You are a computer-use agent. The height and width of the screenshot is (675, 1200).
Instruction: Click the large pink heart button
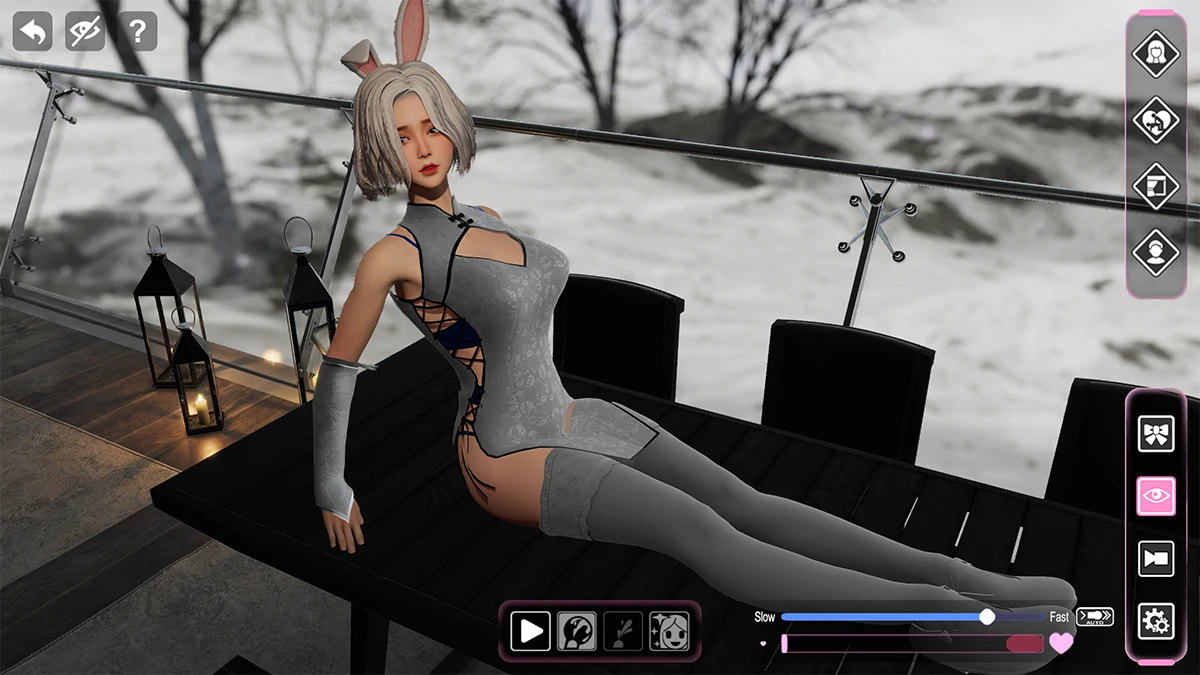coord(1061,643)
